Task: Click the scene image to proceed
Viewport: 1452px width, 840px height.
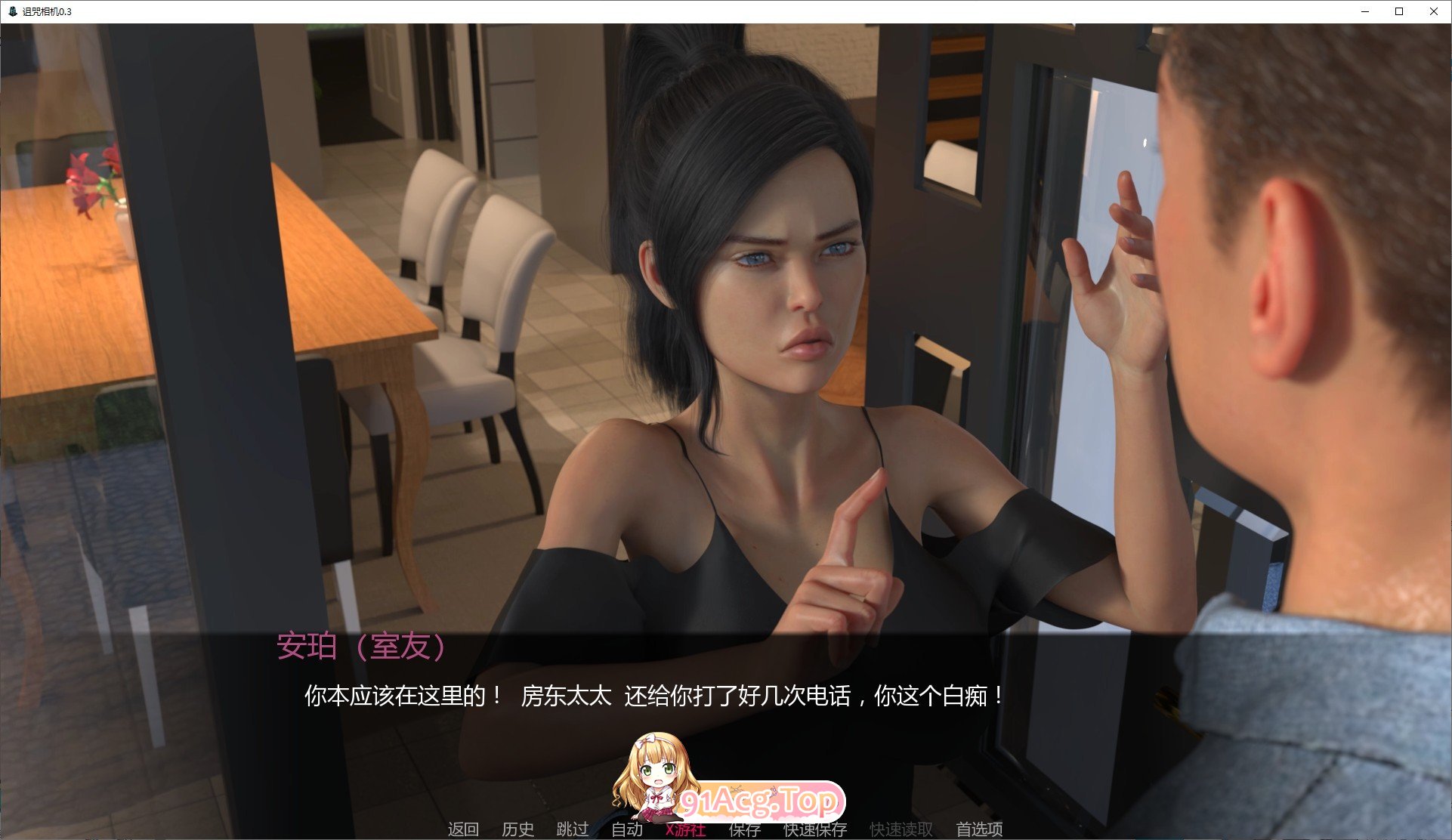Action: (x=725, y=302)
